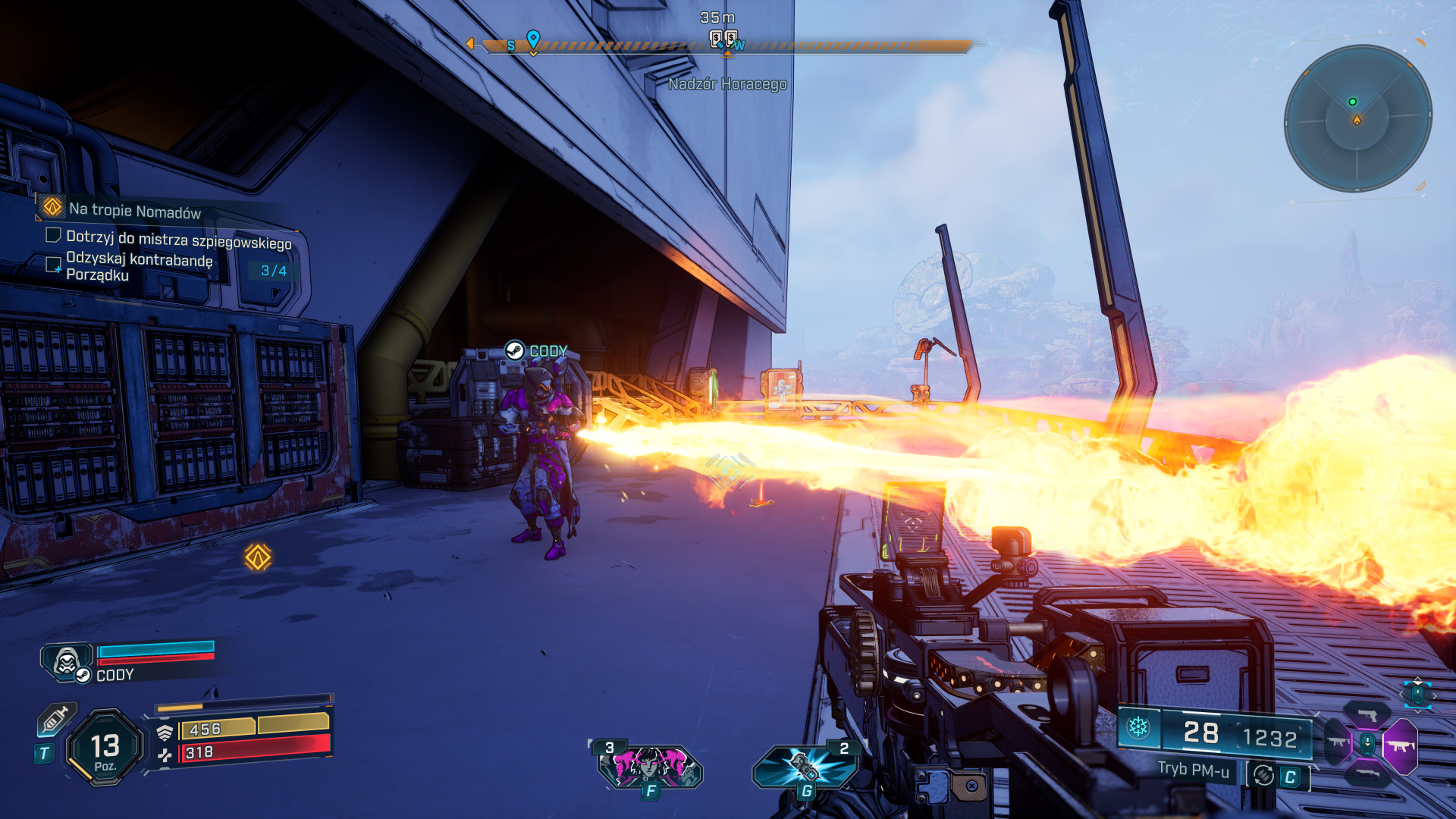Open the circular minimap
This screenshot has width=1456, height=819.
[x=1357, y=118]
